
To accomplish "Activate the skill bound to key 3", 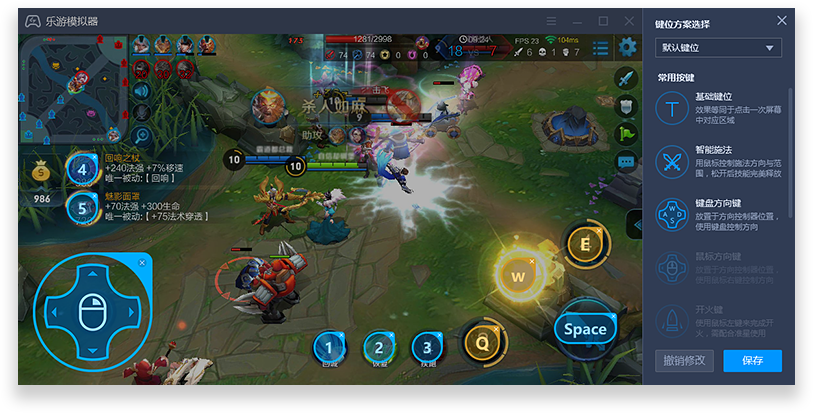I will pyautogui.click(x=427, y=347).
